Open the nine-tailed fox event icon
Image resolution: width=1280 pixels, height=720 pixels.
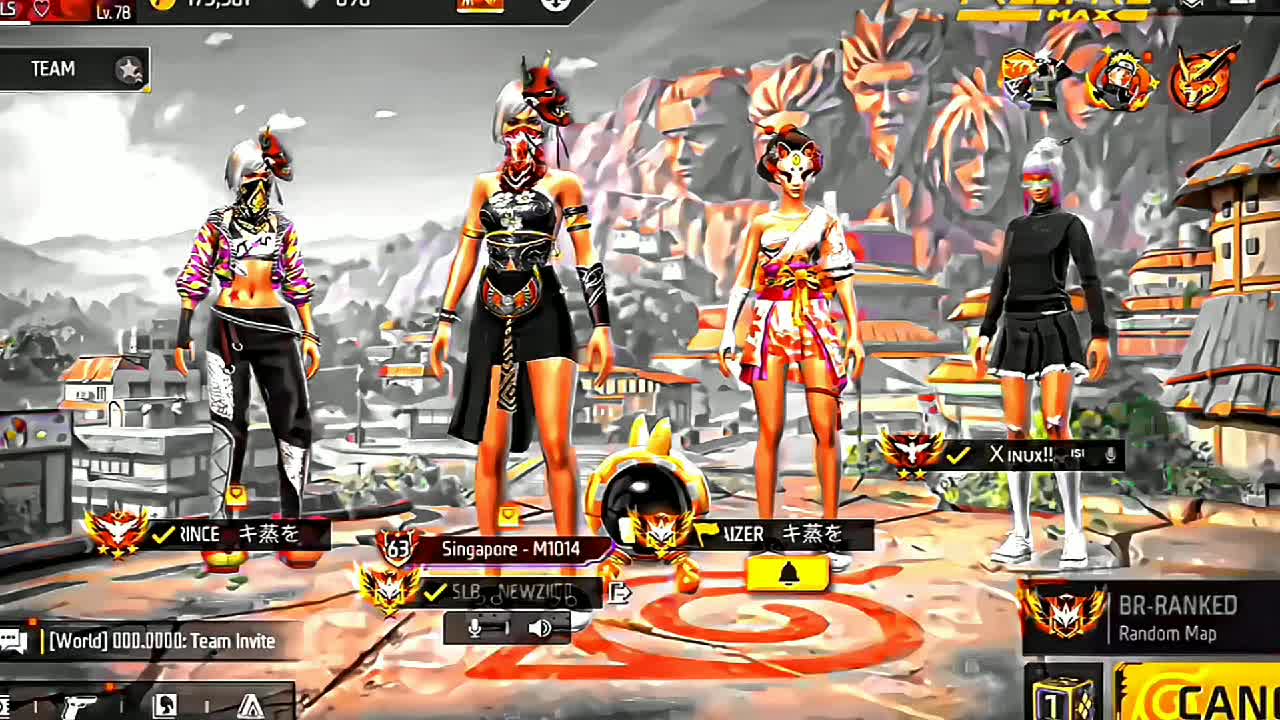pos(1201,80)
